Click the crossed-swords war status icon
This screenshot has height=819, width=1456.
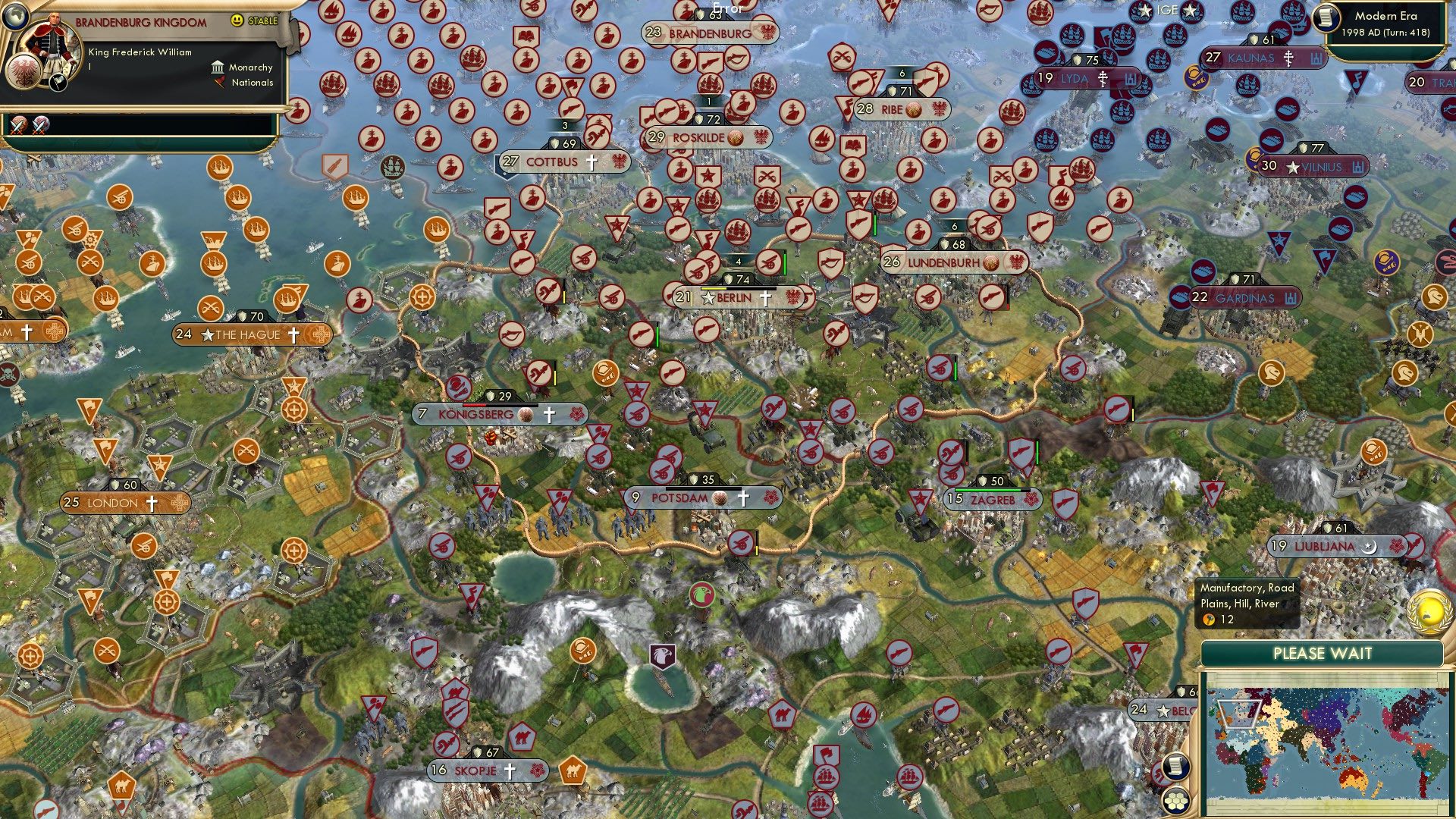click(x=19, y=125)
